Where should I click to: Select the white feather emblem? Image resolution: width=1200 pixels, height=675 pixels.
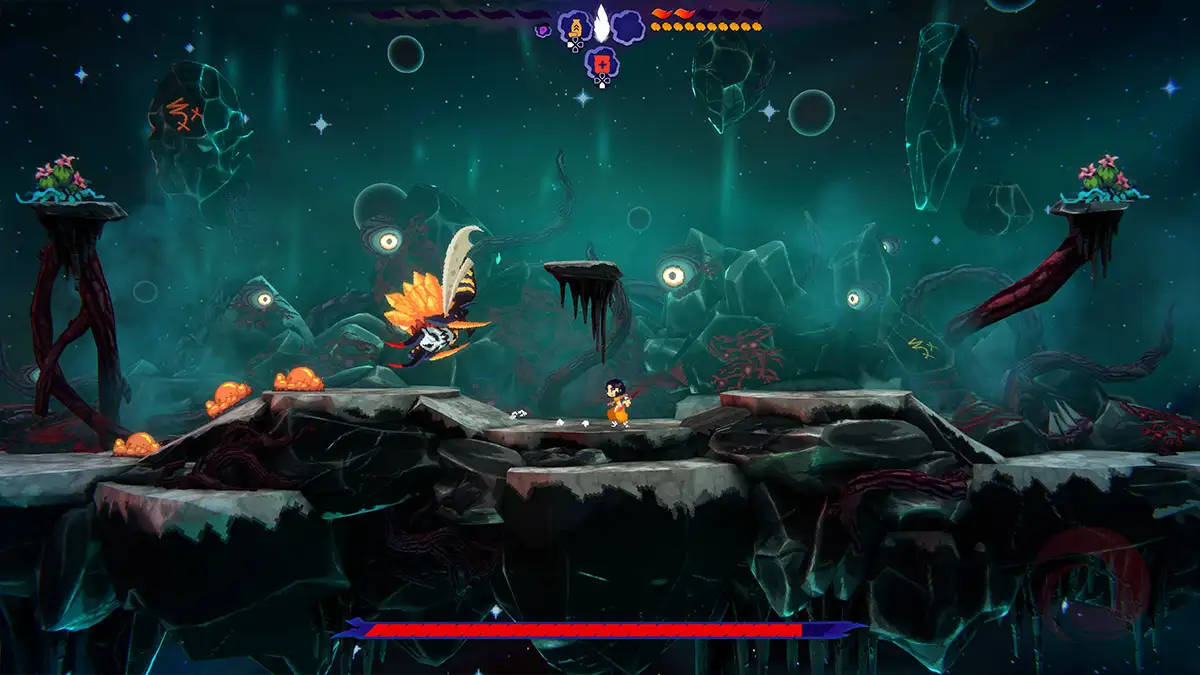(x=602, y=22)
